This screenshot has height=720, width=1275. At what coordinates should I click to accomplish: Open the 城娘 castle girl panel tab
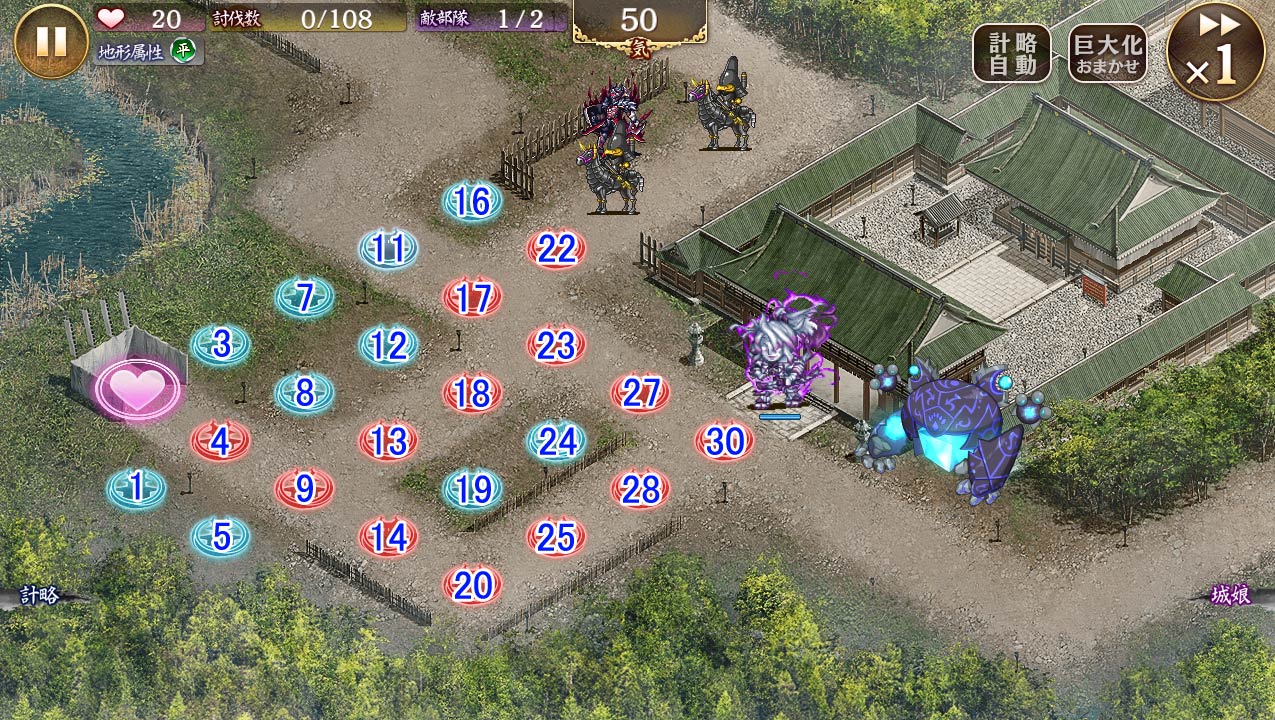(x=1232, y=596)
